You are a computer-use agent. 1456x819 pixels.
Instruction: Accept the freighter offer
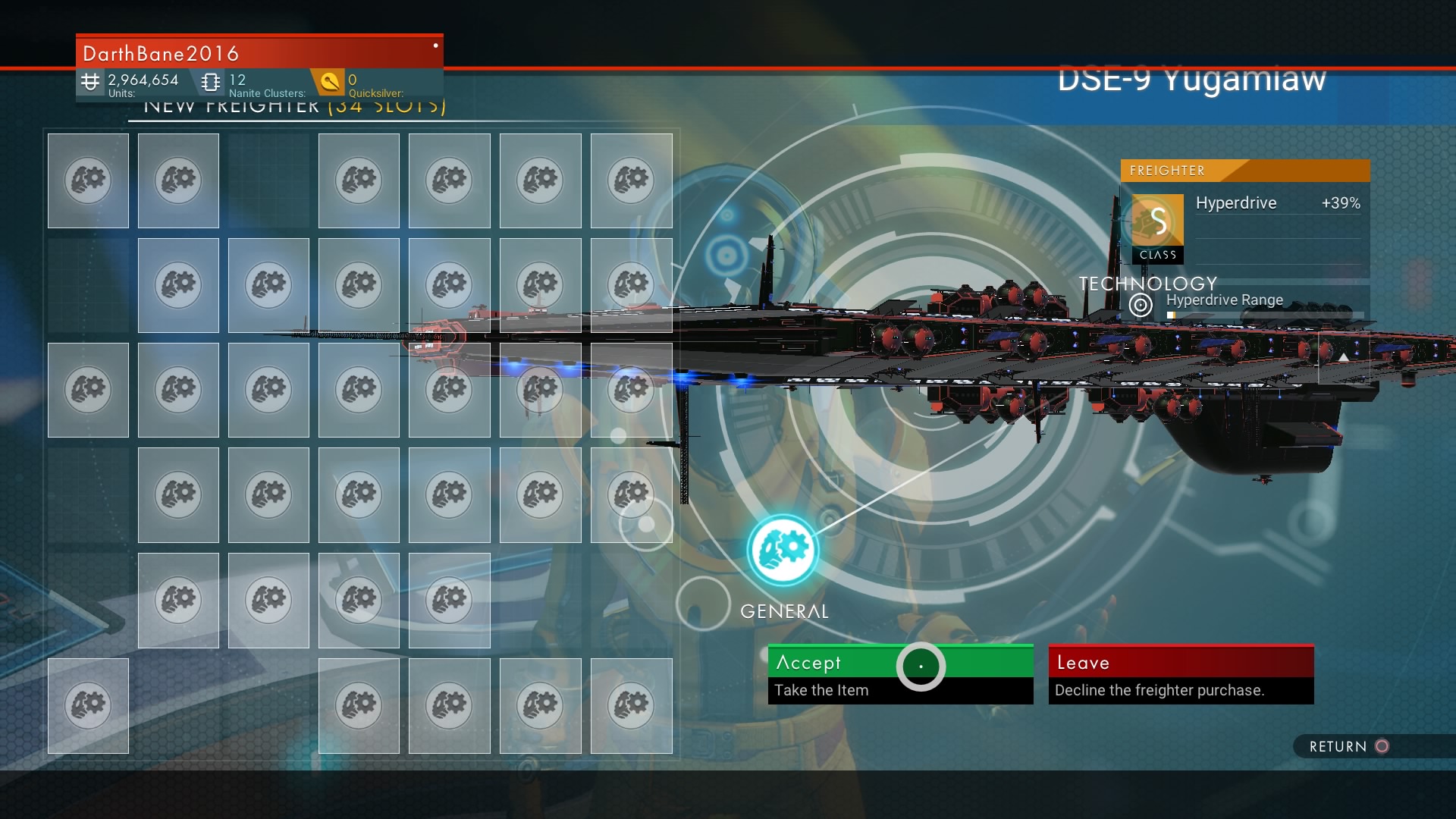pyautogui.click(x=899, y=673)
